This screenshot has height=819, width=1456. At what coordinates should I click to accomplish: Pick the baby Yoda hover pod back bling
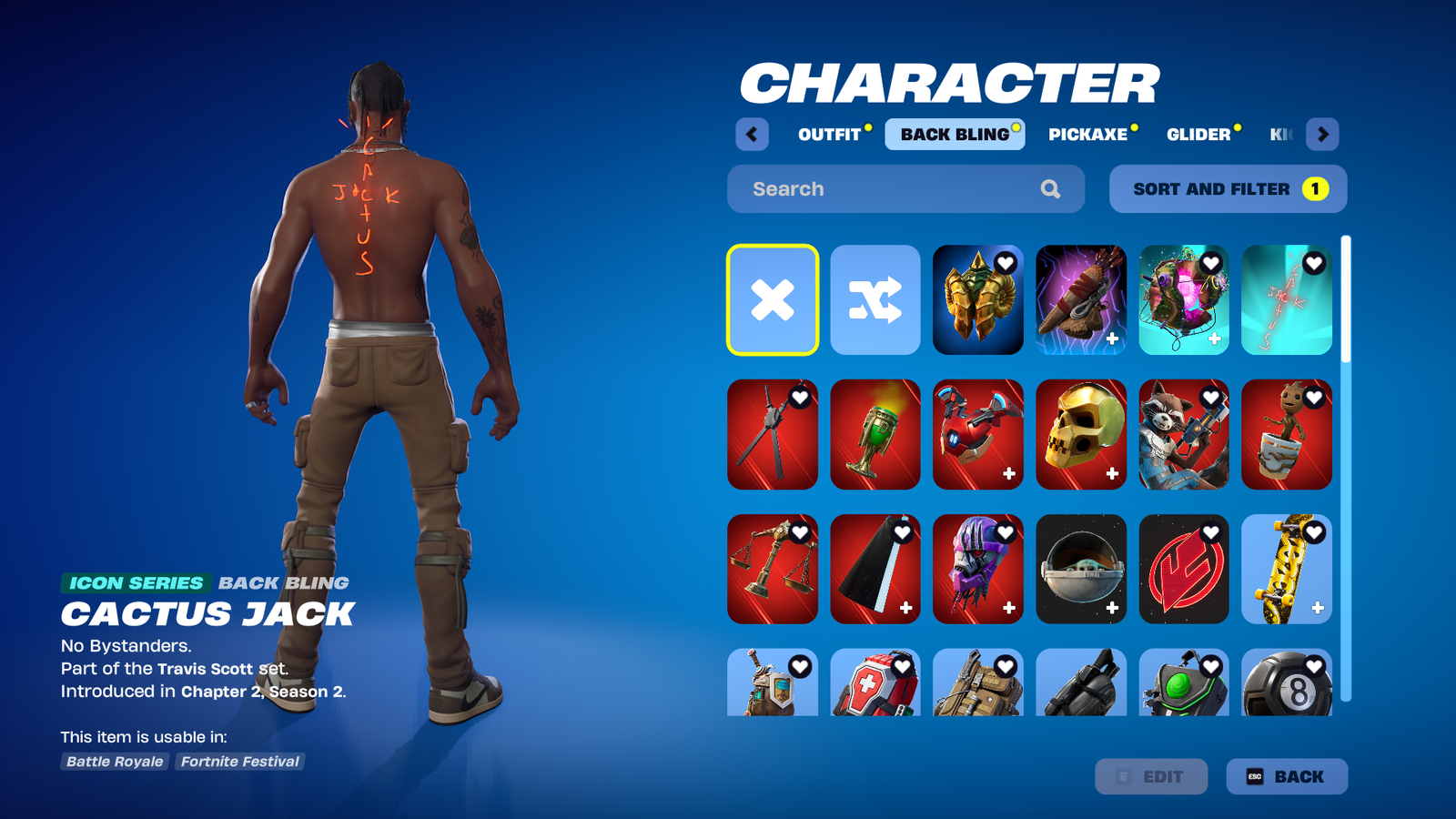click(x=1080, y=570)
